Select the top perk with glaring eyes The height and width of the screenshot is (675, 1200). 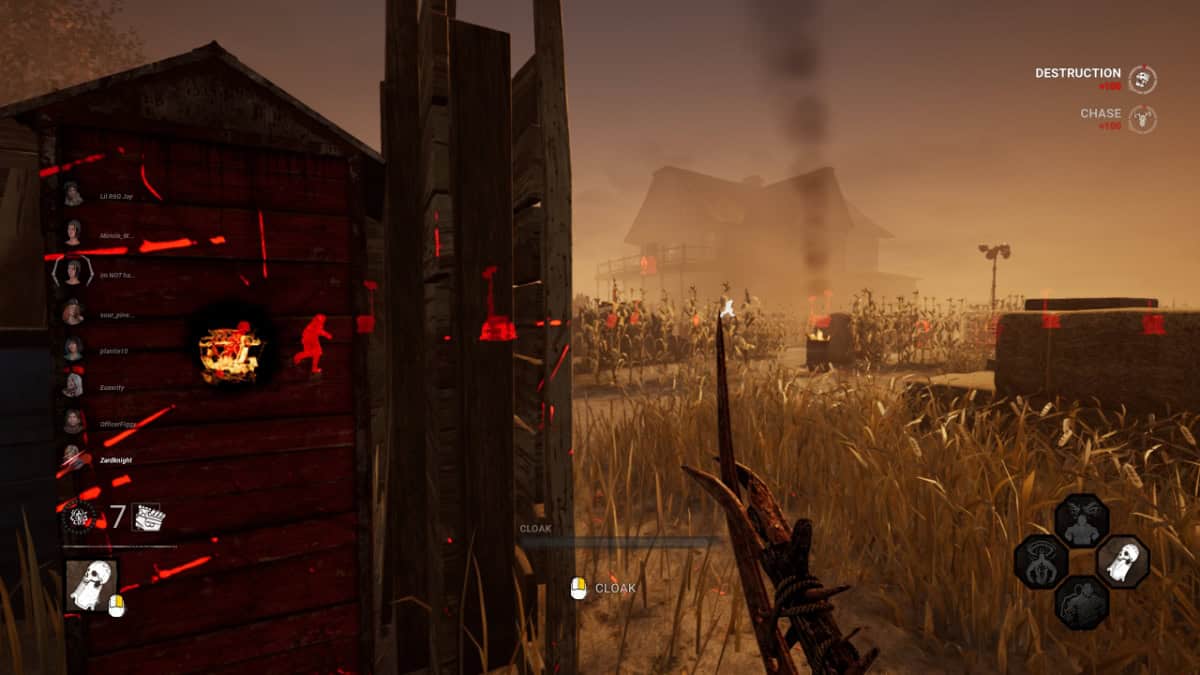pos(1081,521)
